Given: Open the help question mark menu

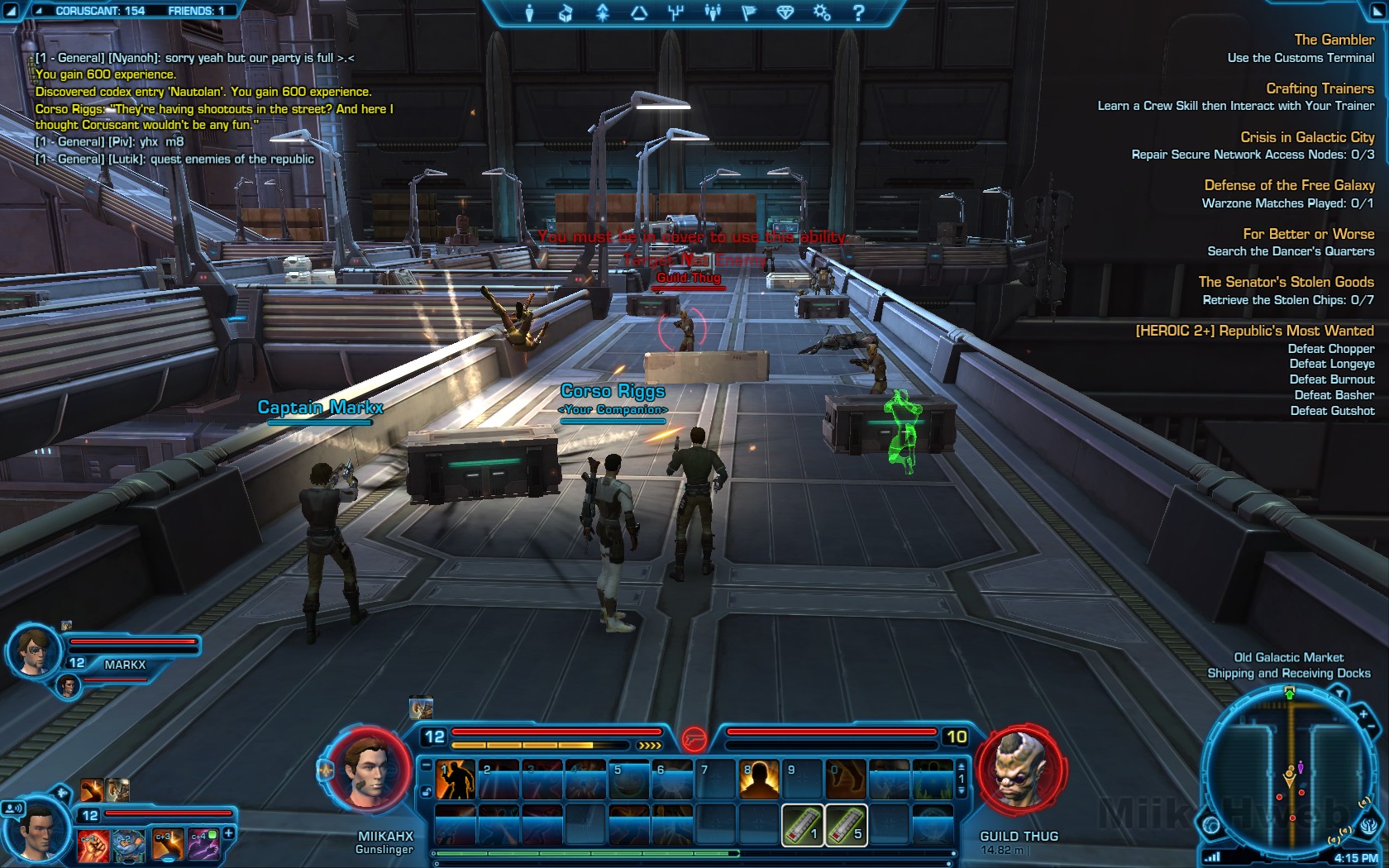Looking at the screenshot, I should [x=858, y=12].
